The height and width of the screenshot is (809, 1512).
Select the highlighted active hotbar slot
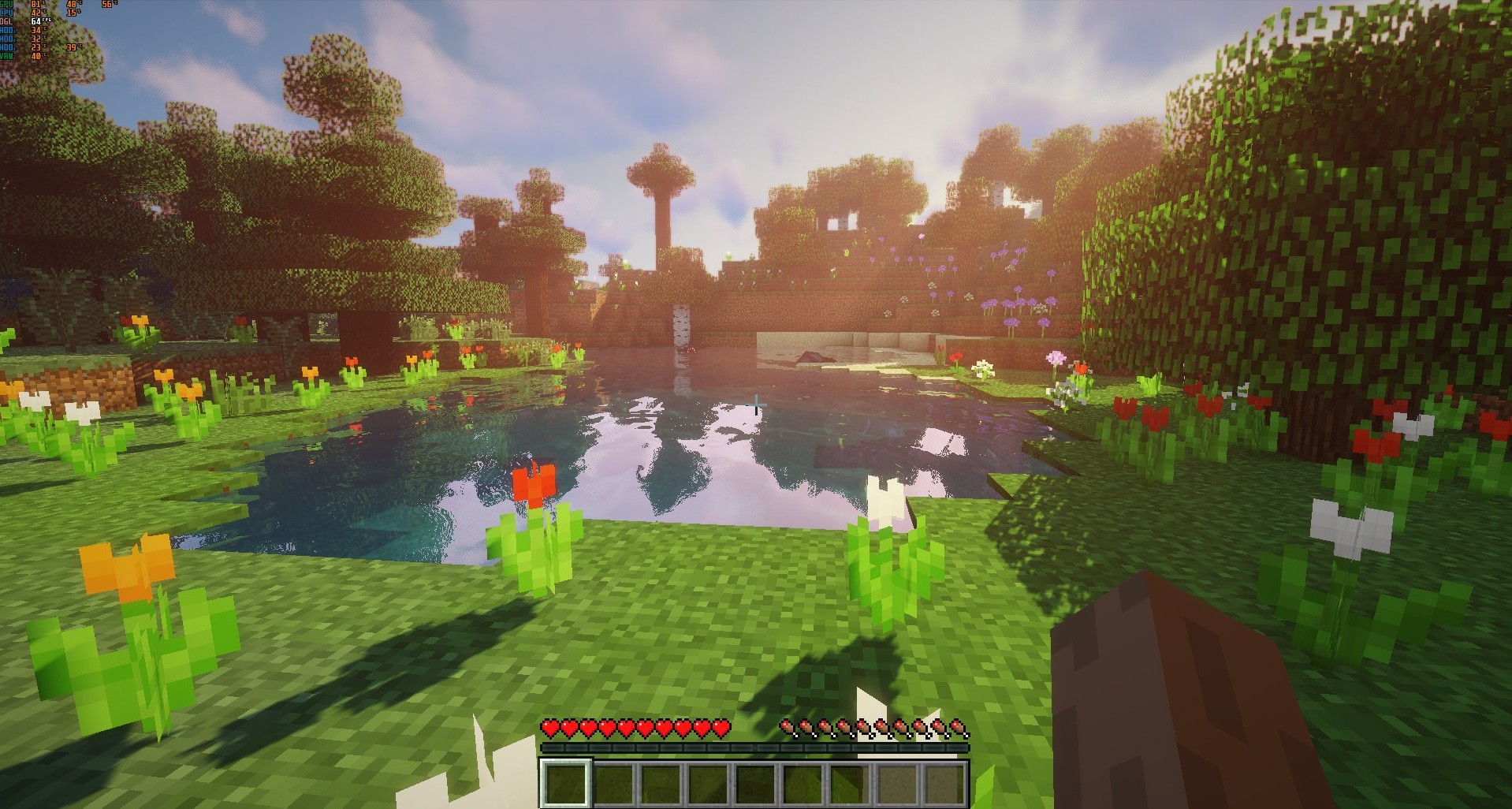pyautogui.click(x=565, y=783)
